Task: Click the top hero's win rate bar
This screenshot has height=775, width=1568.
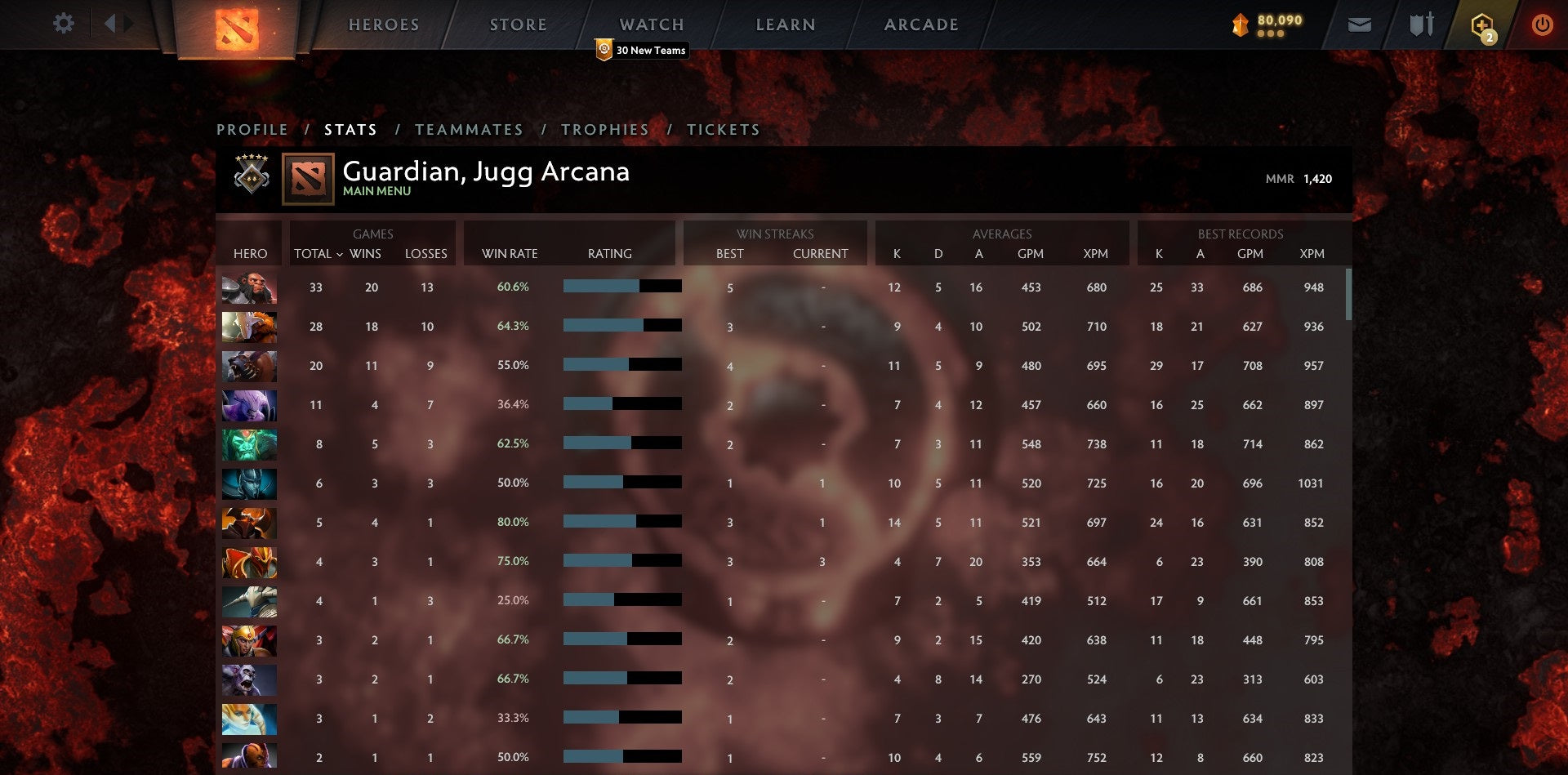Action: click(621, 287)
